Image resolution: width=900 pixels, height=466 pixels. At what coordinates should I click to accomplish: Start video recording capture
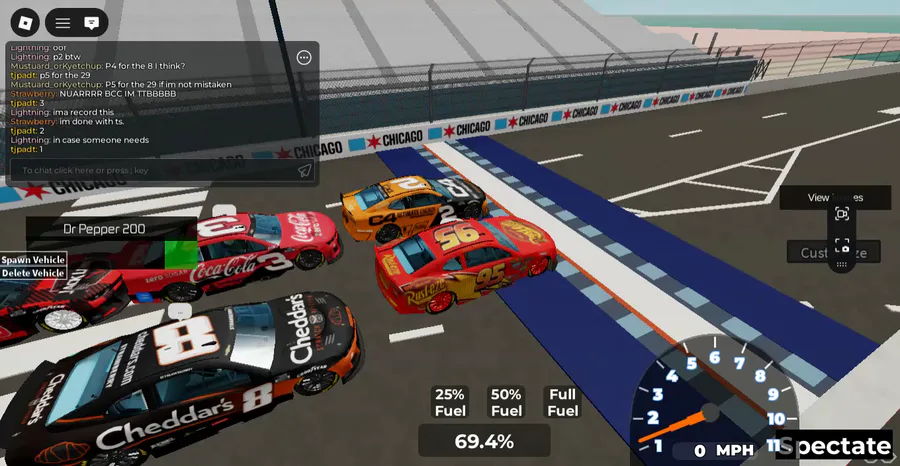(x=842, y=214)
